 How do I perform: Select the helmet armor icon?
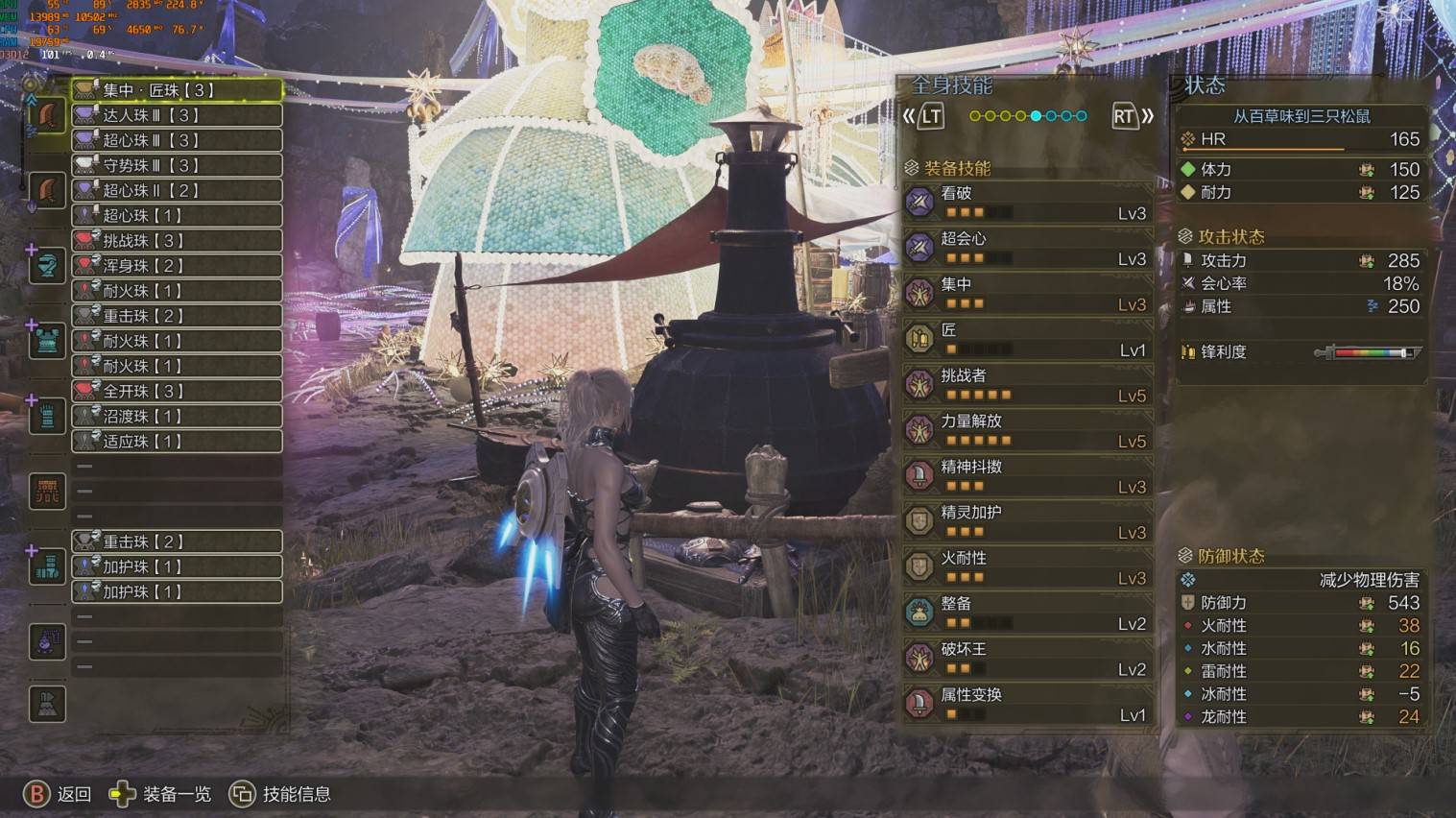point(47,266)
